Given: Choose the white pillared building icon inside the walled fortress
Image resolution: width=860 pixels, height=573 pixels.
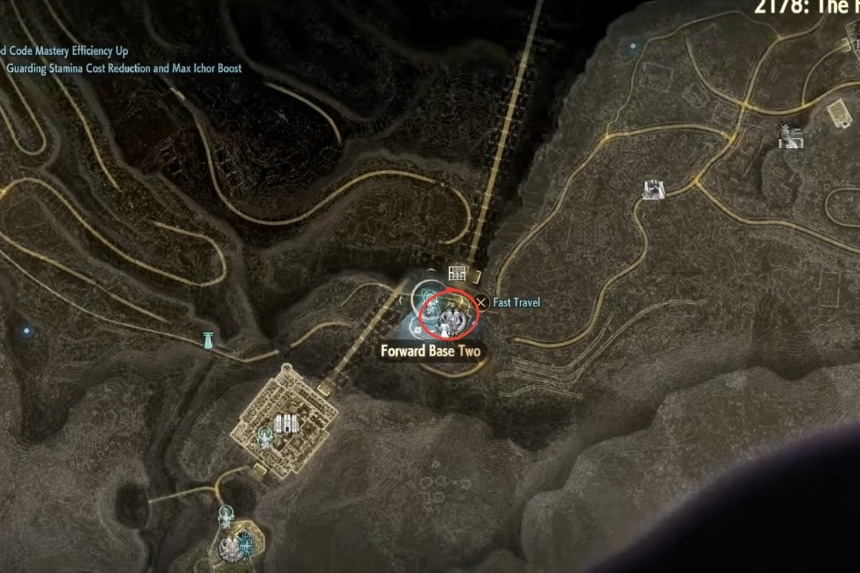Looking at the screenshot, I should pyautogui.click(x=287, y=423).
